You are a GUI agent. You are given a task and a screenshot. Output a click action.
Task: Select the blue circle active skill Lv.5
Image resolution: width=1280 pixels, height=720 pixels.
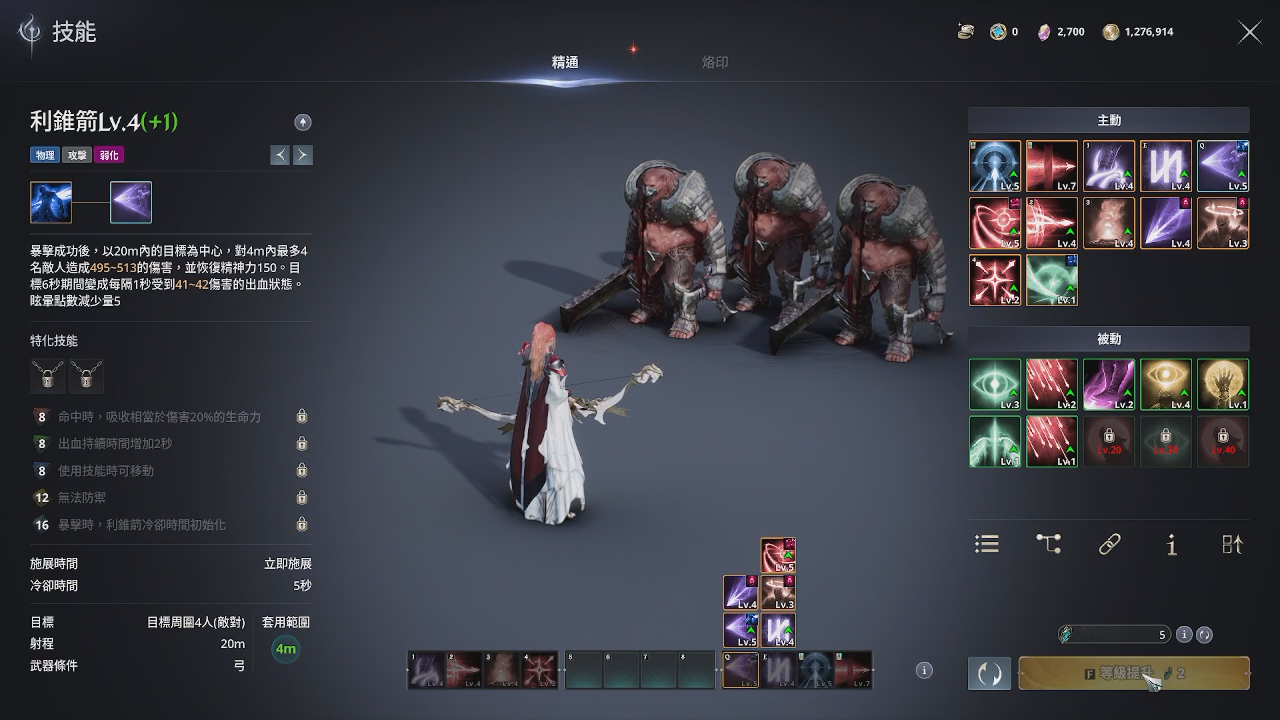[x=995, y=166]
